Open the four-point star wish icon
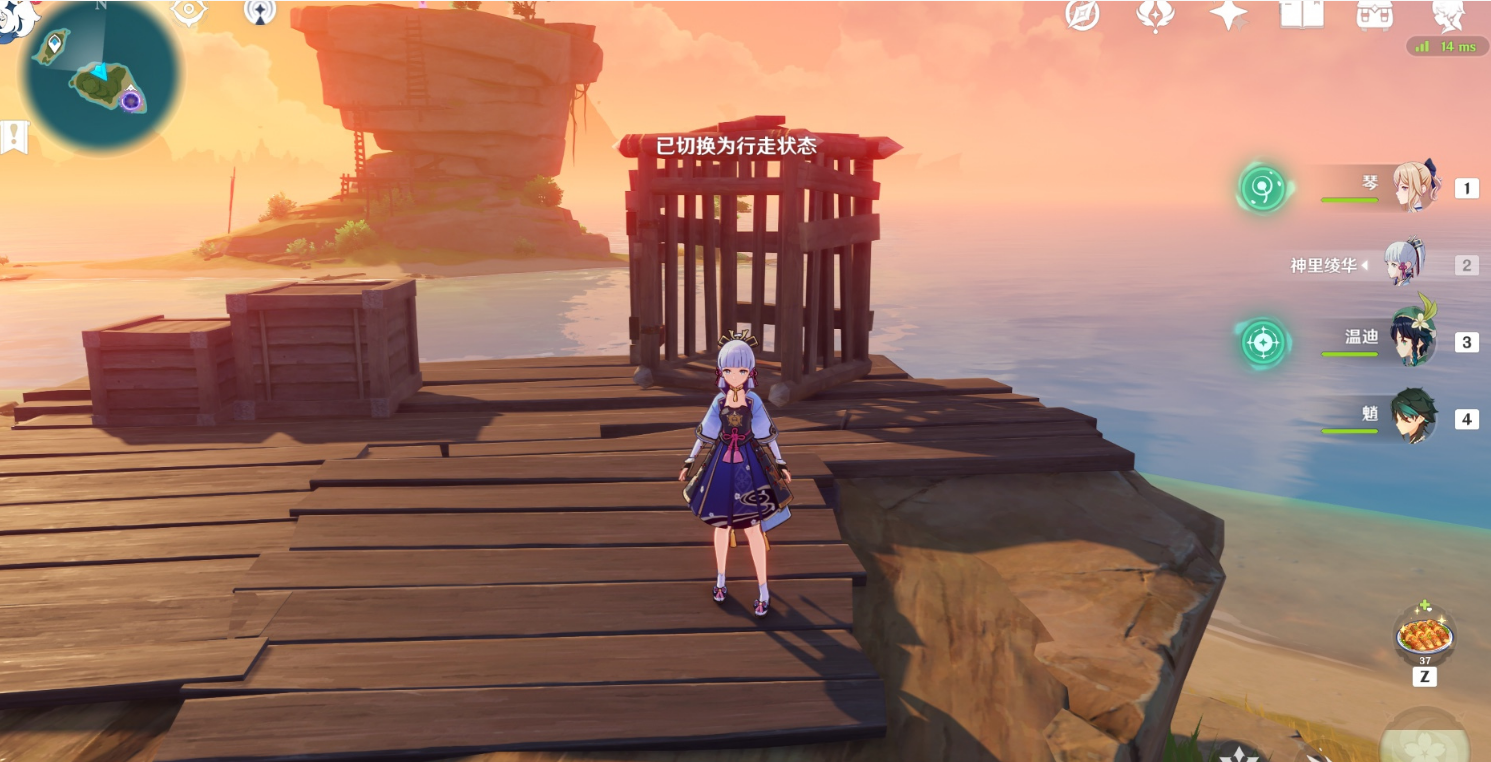Screen dimensions: 1491x762 click(x=1228, y=14)
